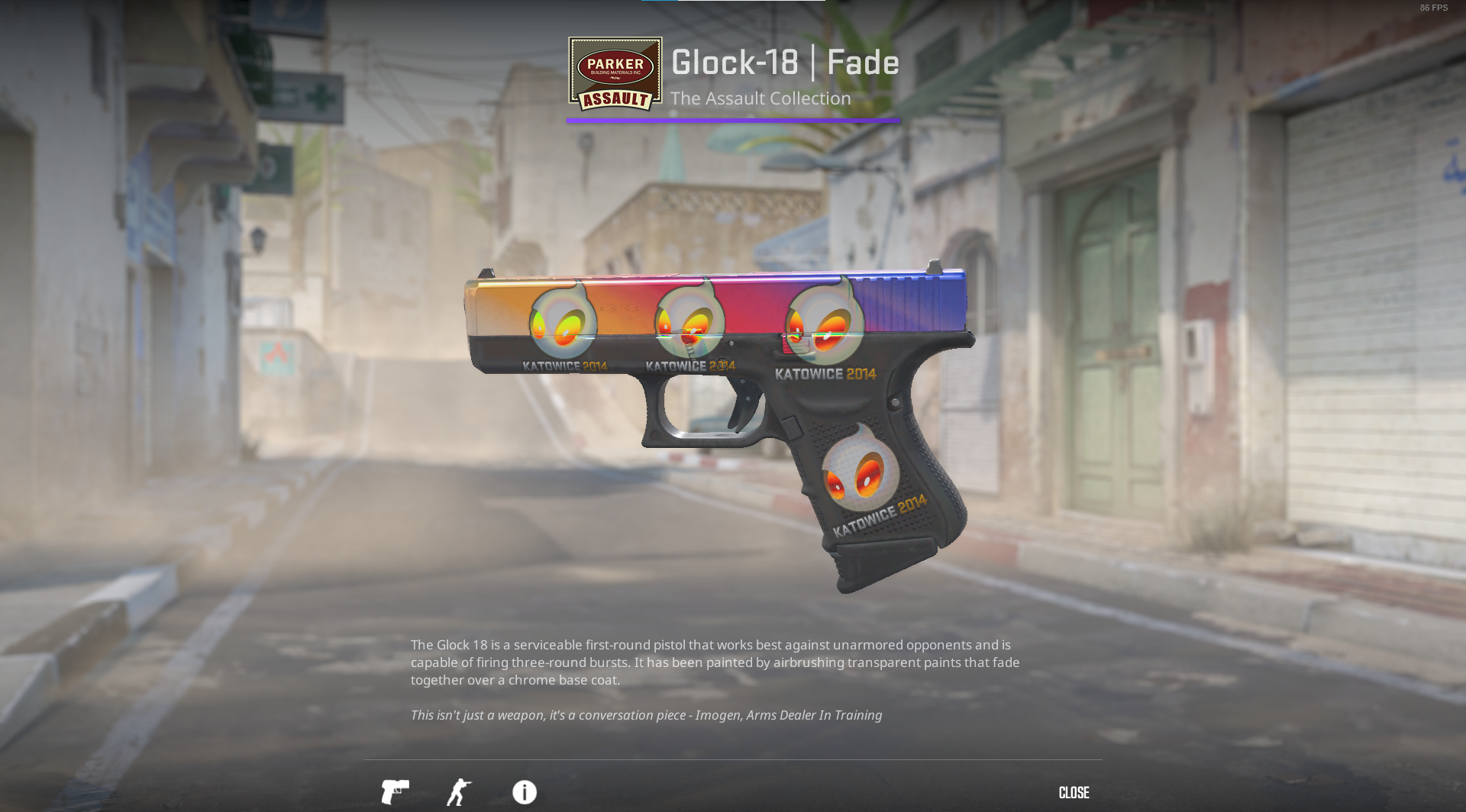This screenshot has height=812, width=1466.
Task: Select the character model view icon
Action: tap(459, 792)
